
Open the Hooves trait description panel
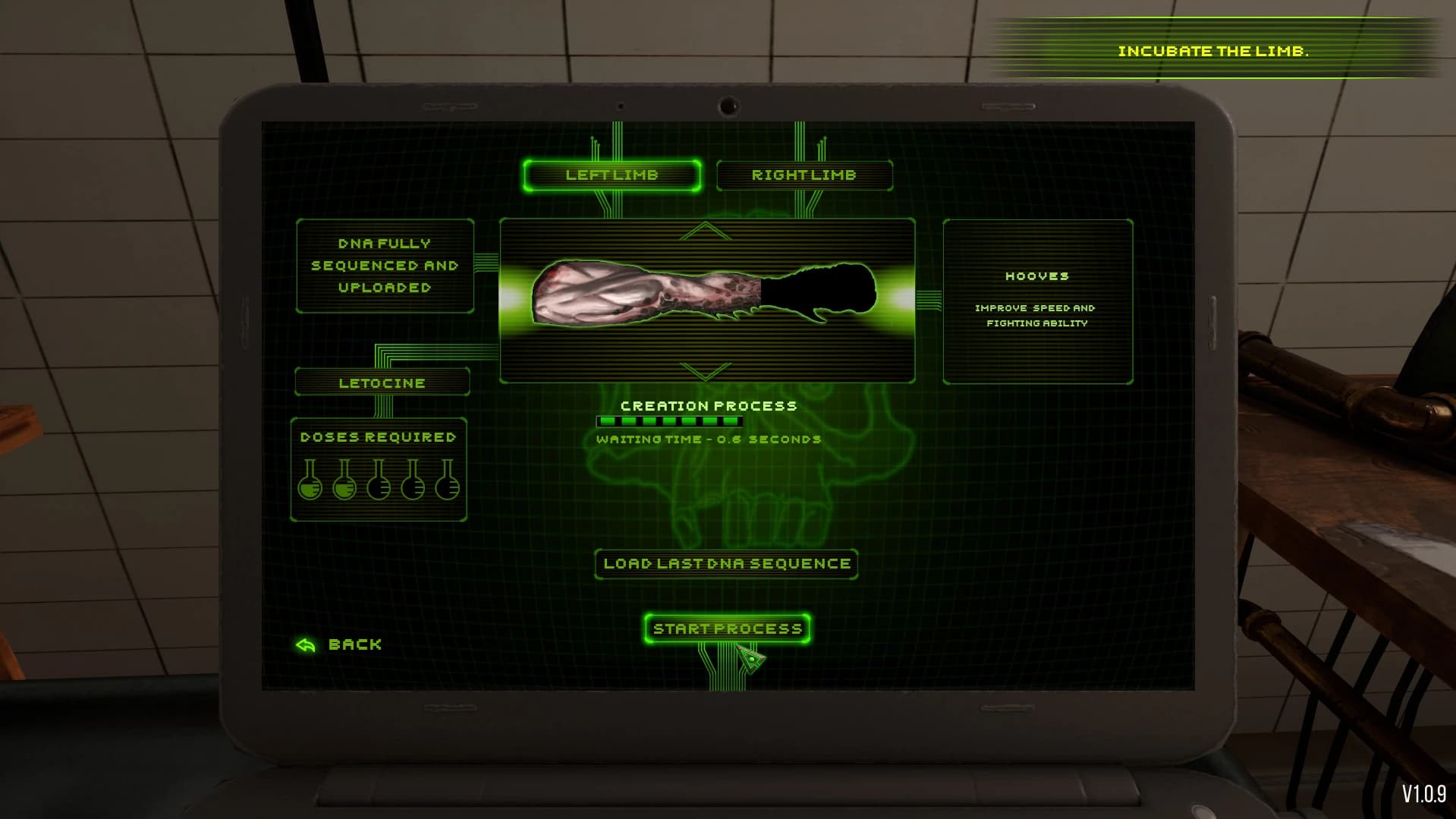point(1035,301)
